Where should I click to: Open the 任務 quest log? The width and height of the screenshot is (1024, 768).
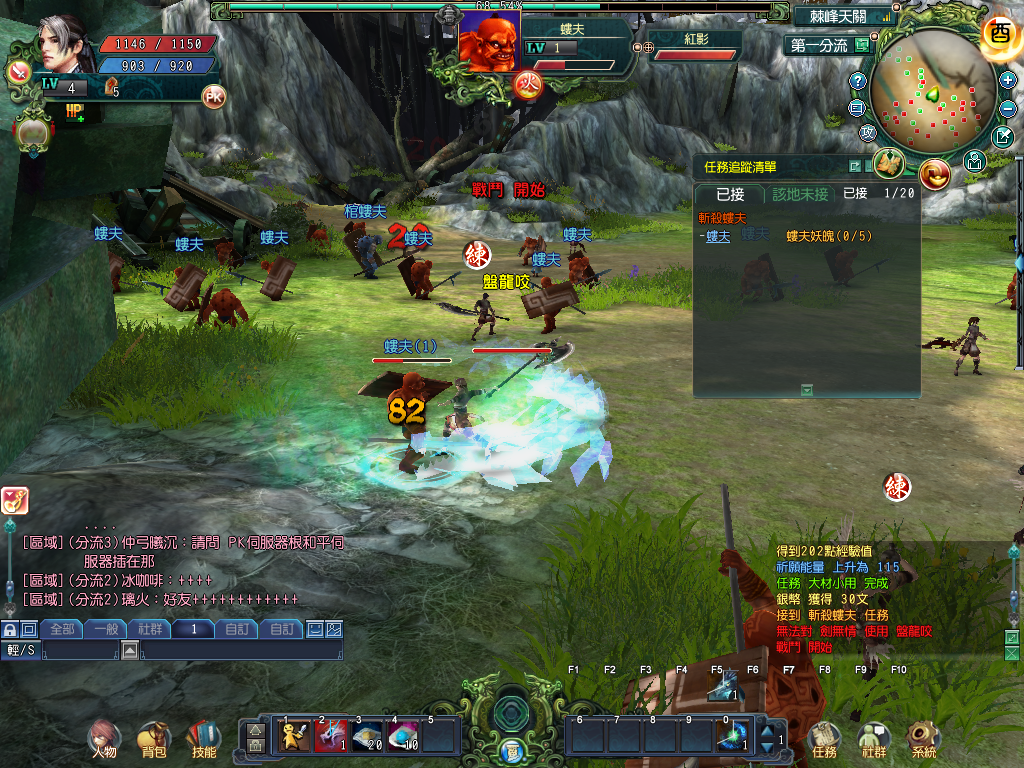[824, 739]
